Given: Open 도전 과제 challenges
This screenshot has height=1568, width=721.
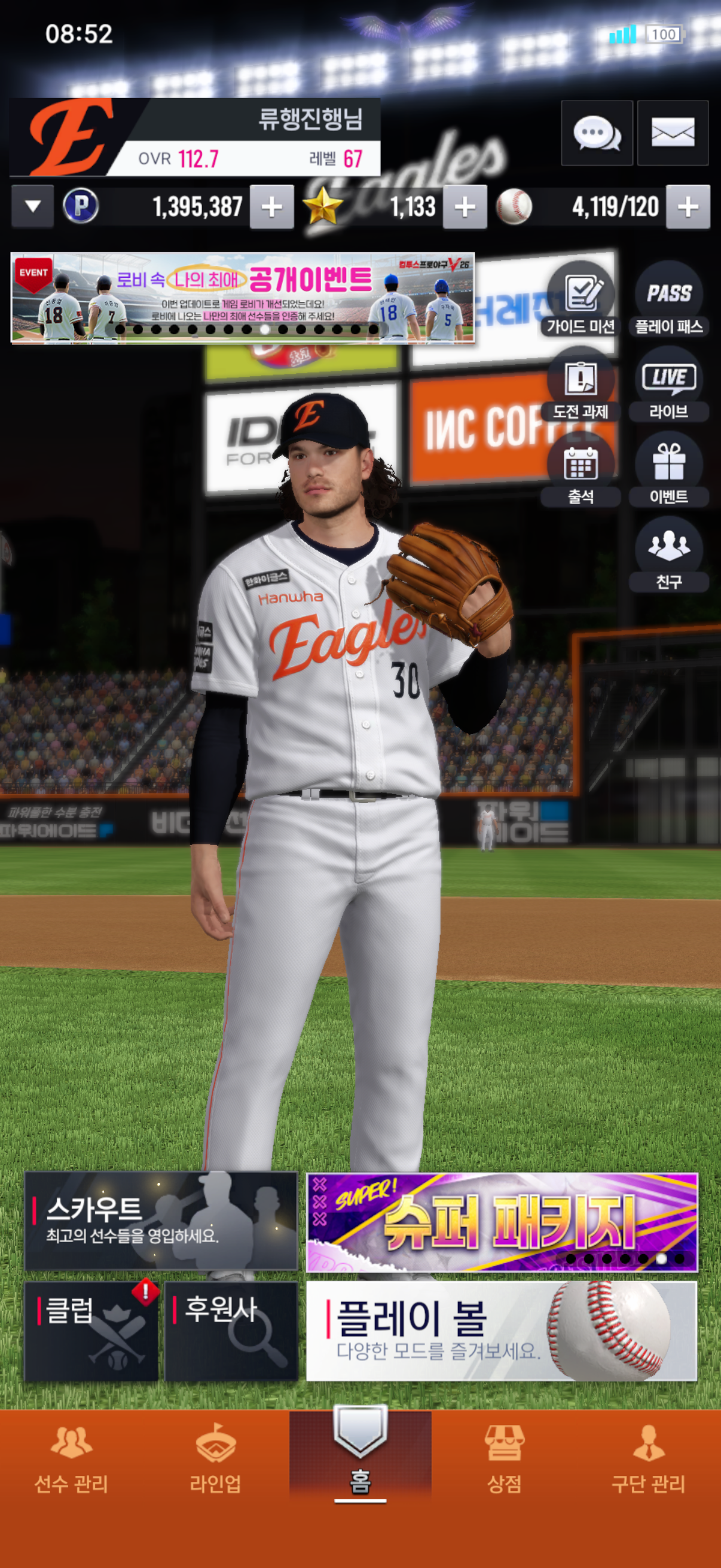Looking at the screenshot, I should click(x=581, y=385).
